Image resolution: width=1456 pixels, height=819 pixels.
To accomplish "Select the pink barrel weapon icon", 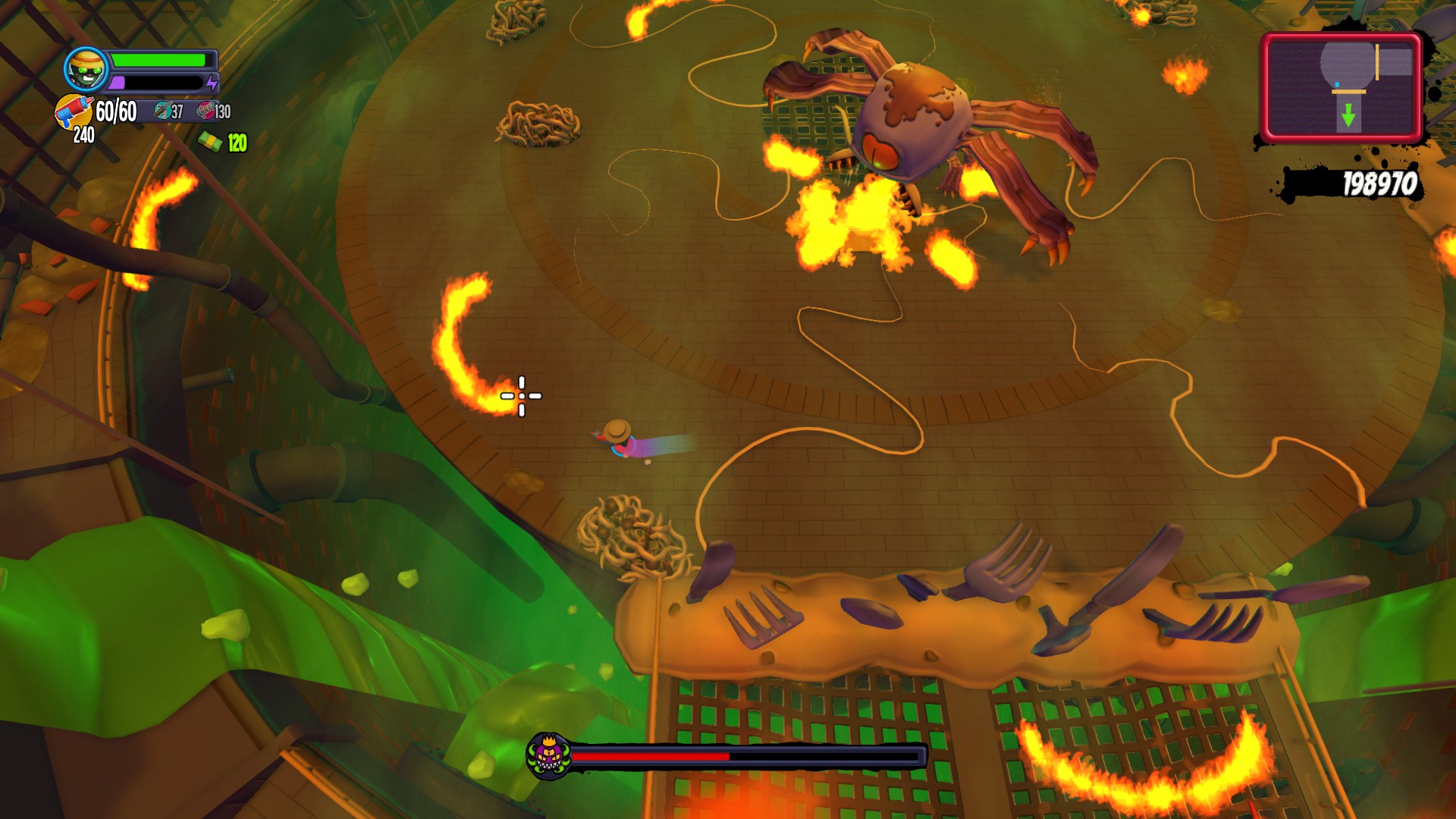I will (205, 111).
